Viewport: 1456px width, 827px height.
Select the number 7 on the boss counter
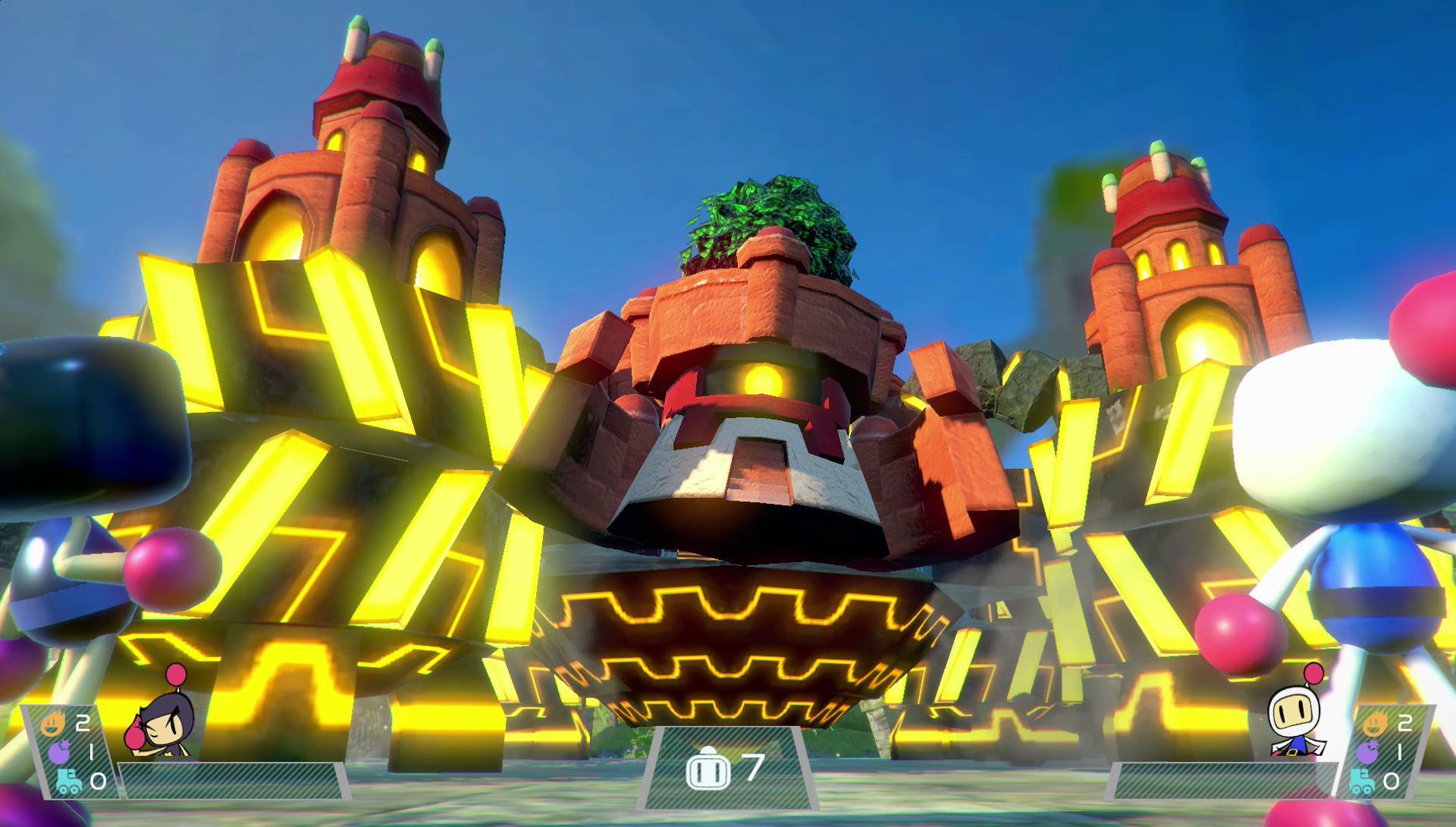[756, 768]
